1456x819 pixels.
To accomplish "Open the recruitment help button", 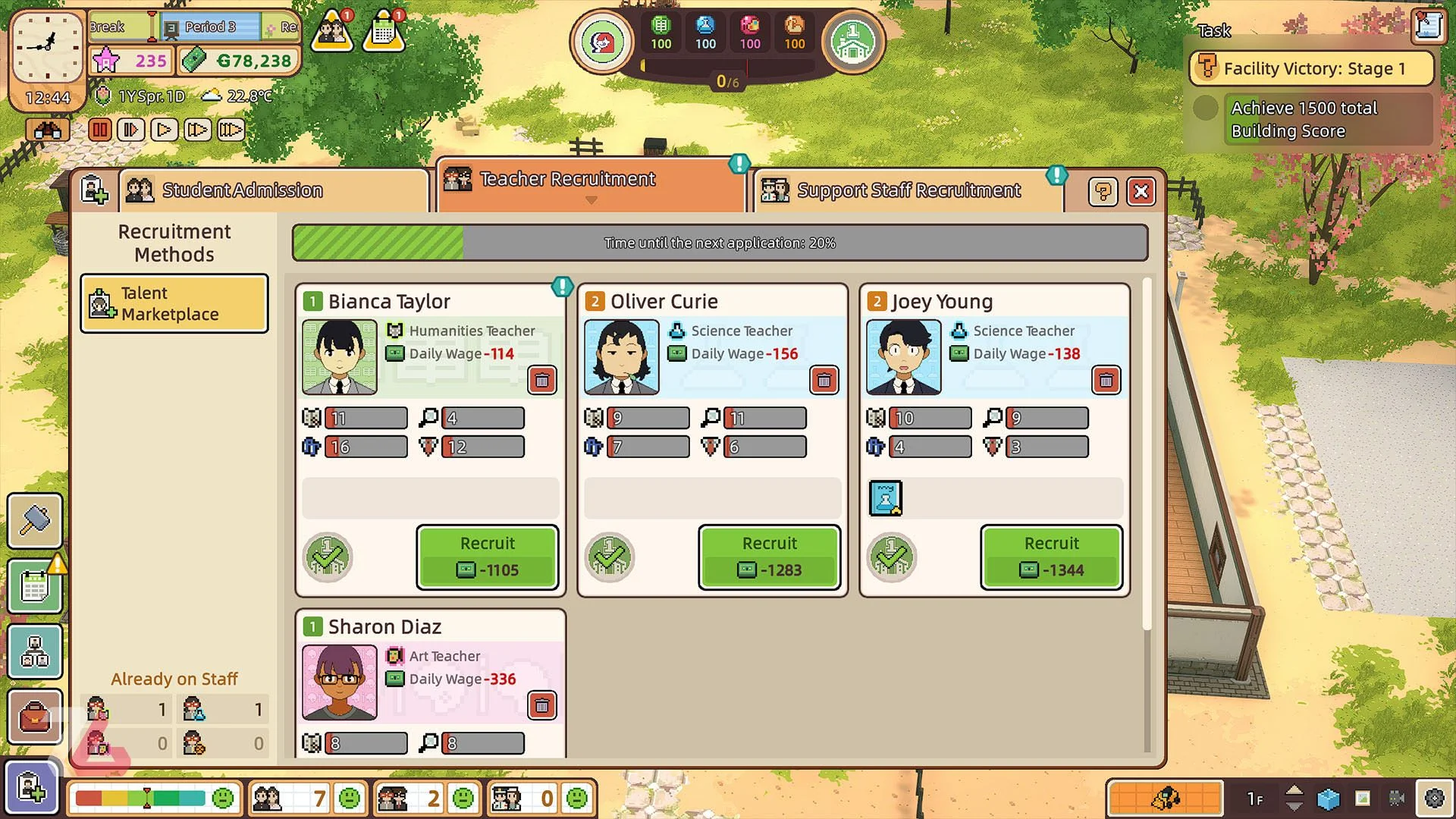I will coord(1103,192).
